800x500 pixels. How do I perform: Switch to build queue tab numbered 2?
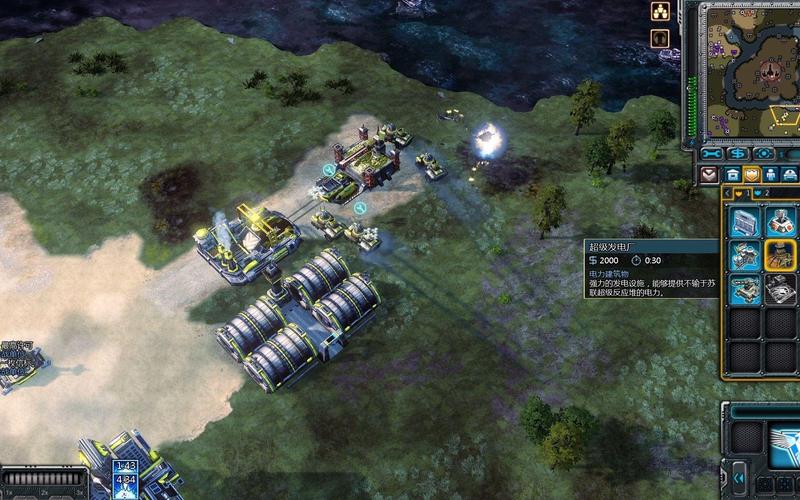(x=761, y=192)
